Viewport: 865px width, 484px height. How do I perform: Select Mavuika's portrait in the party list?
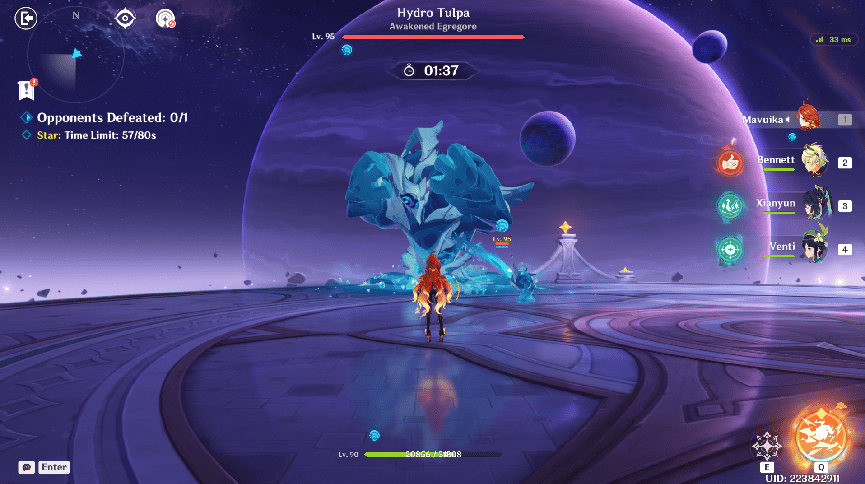tap(810, 119)
